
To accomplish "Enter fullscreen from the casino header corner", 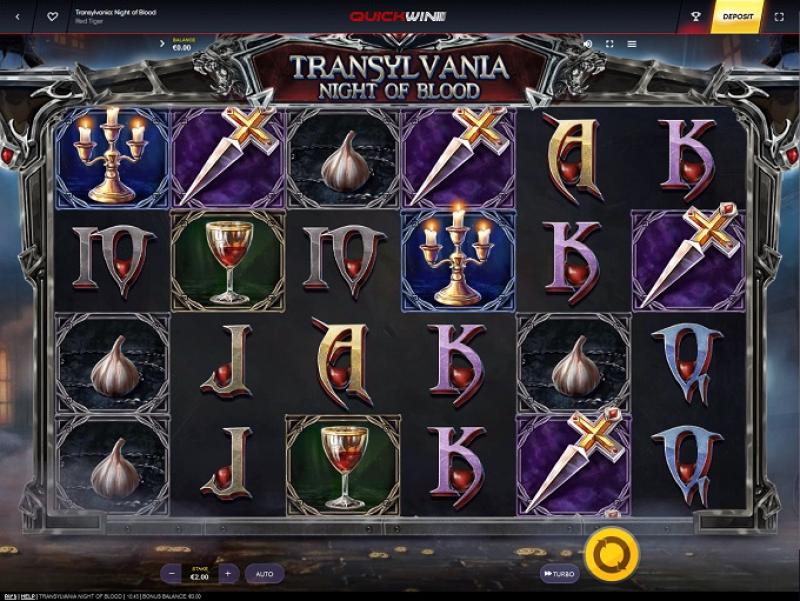I will 780,17.
